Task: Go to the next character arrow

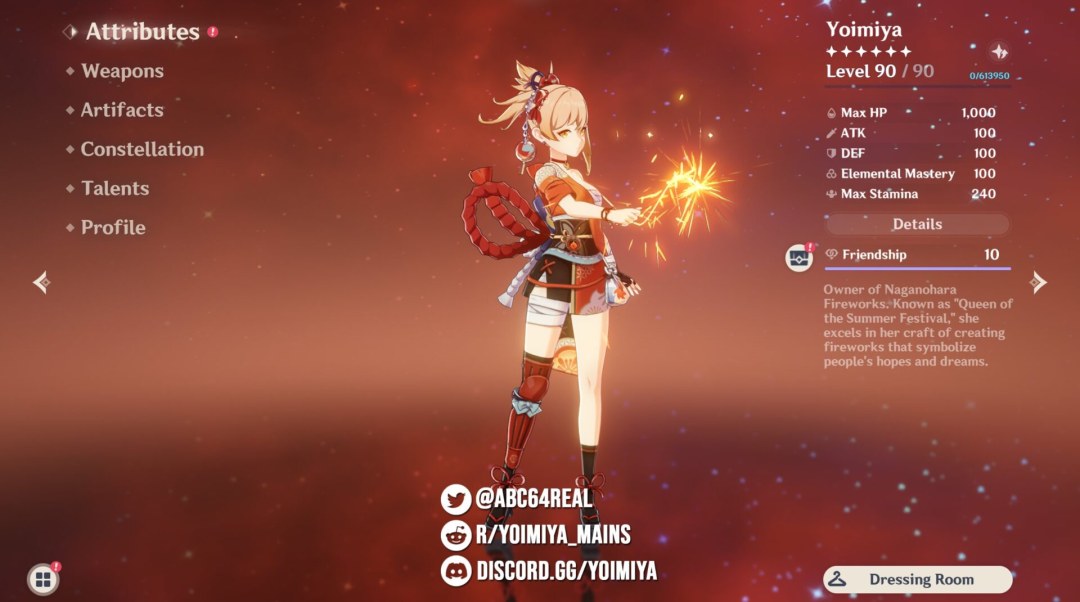Action: 1039,283
